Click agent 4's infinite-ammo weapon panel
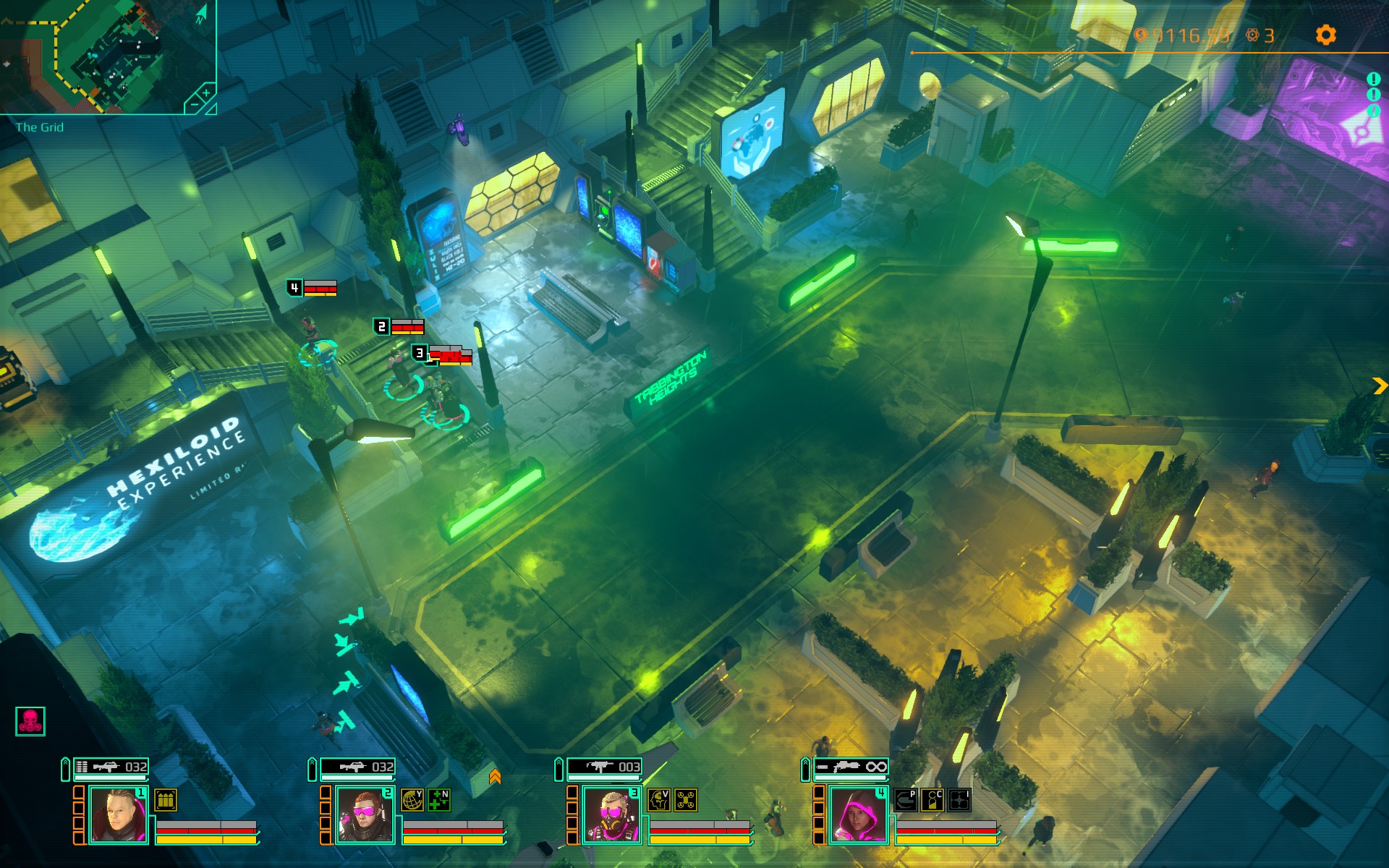 pos(851,767)
